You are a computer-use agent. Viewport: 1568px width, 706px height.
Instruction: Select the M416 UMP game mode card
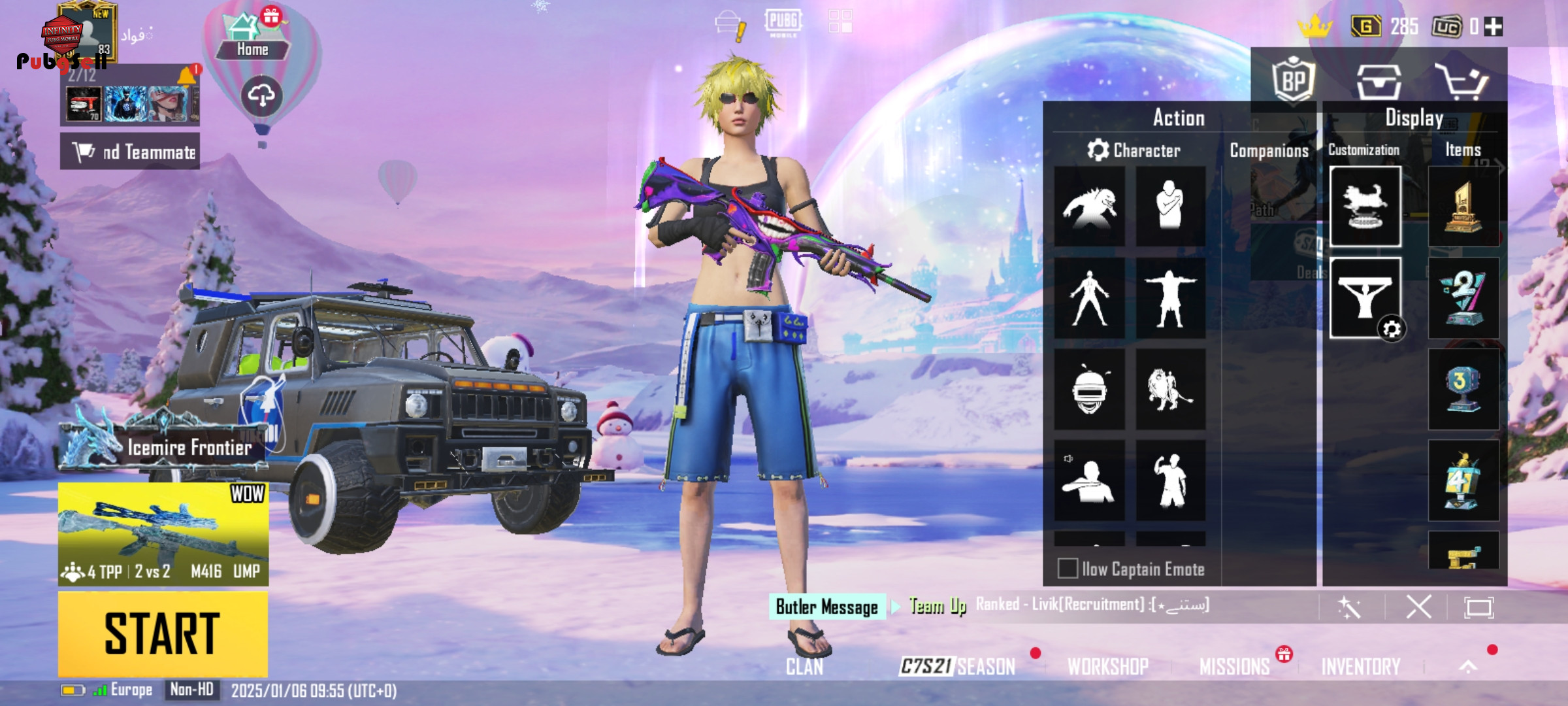pos(163,533)
